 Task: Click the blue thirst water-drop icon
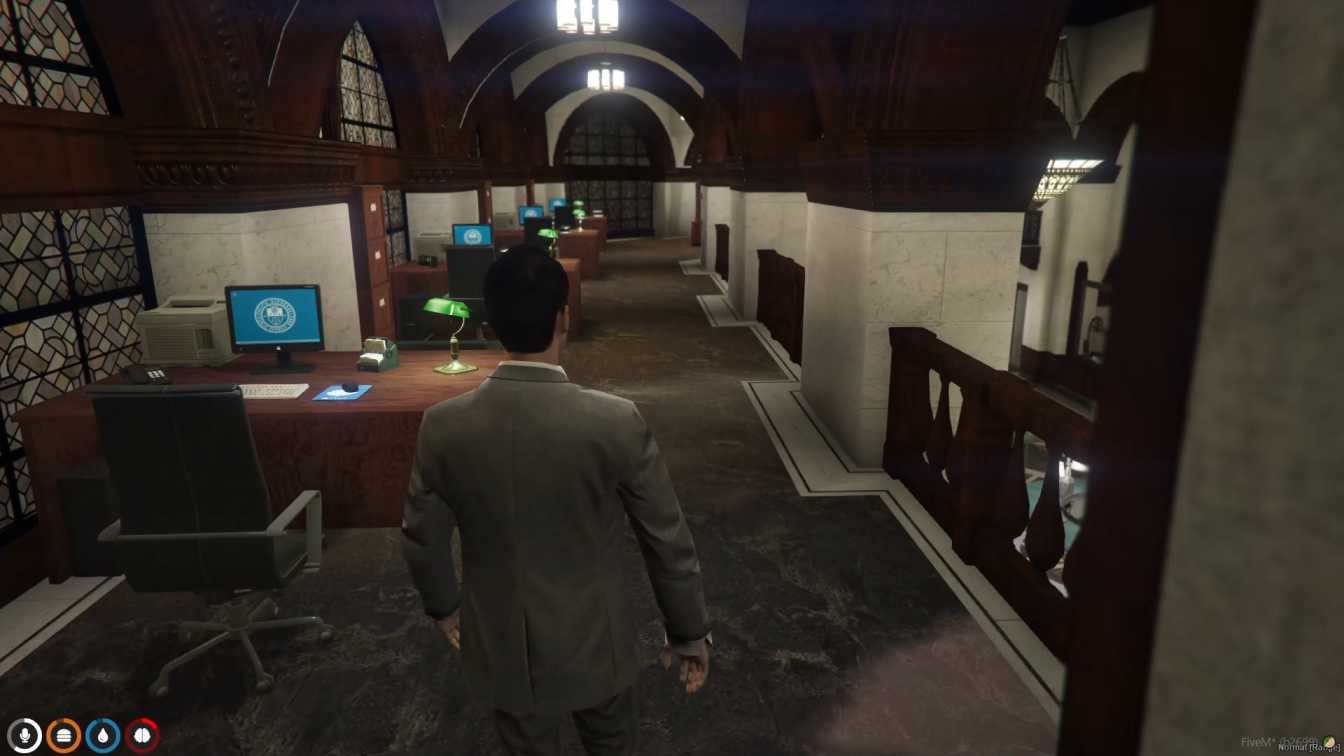coord(101,733)
